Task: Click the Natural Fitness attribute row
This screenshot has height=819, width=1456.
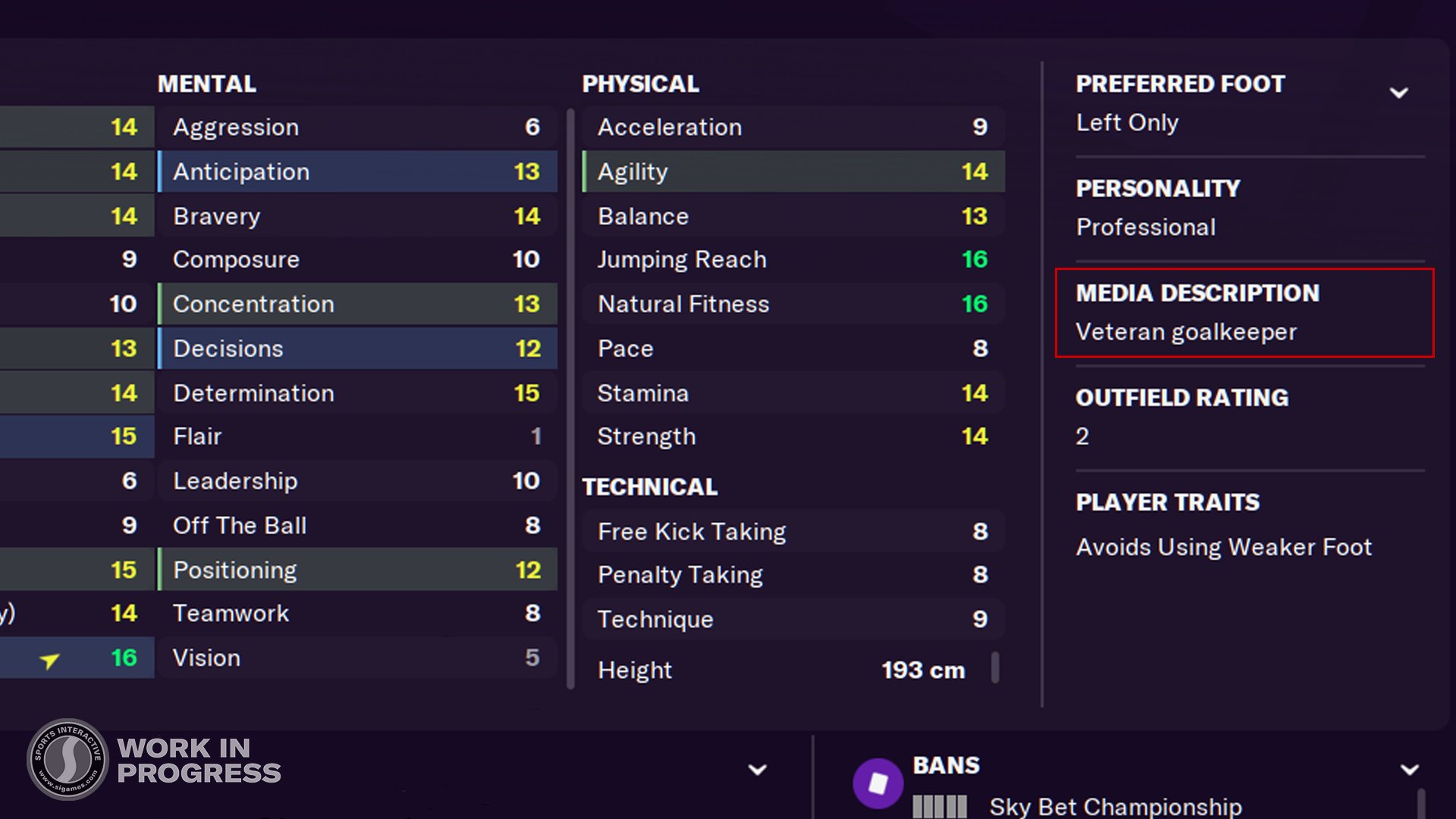Action: pyautogui.click(x=793, y=304)
